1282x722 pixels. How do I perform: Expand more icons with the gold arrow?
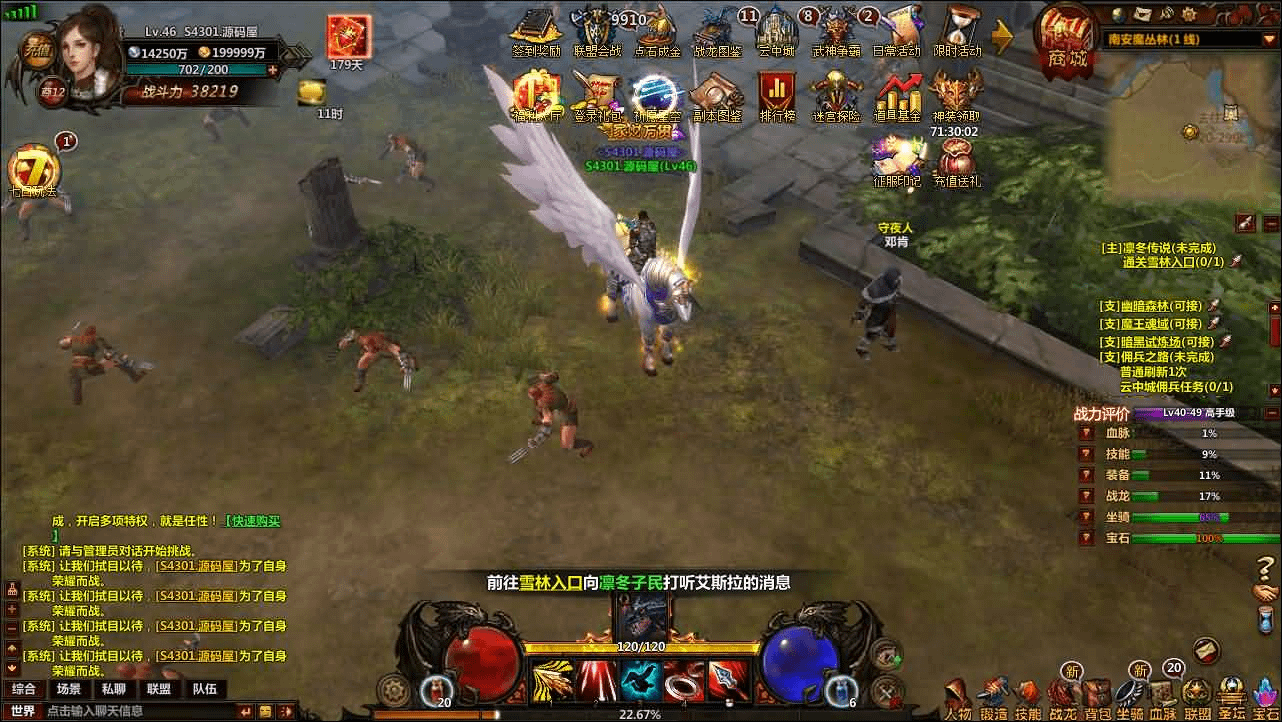coord(1002,37)
